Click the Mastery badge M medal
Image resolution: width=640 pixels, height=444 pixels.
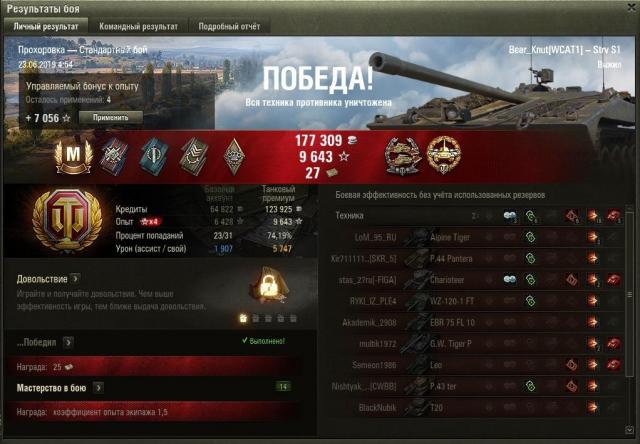click(77, 153)
